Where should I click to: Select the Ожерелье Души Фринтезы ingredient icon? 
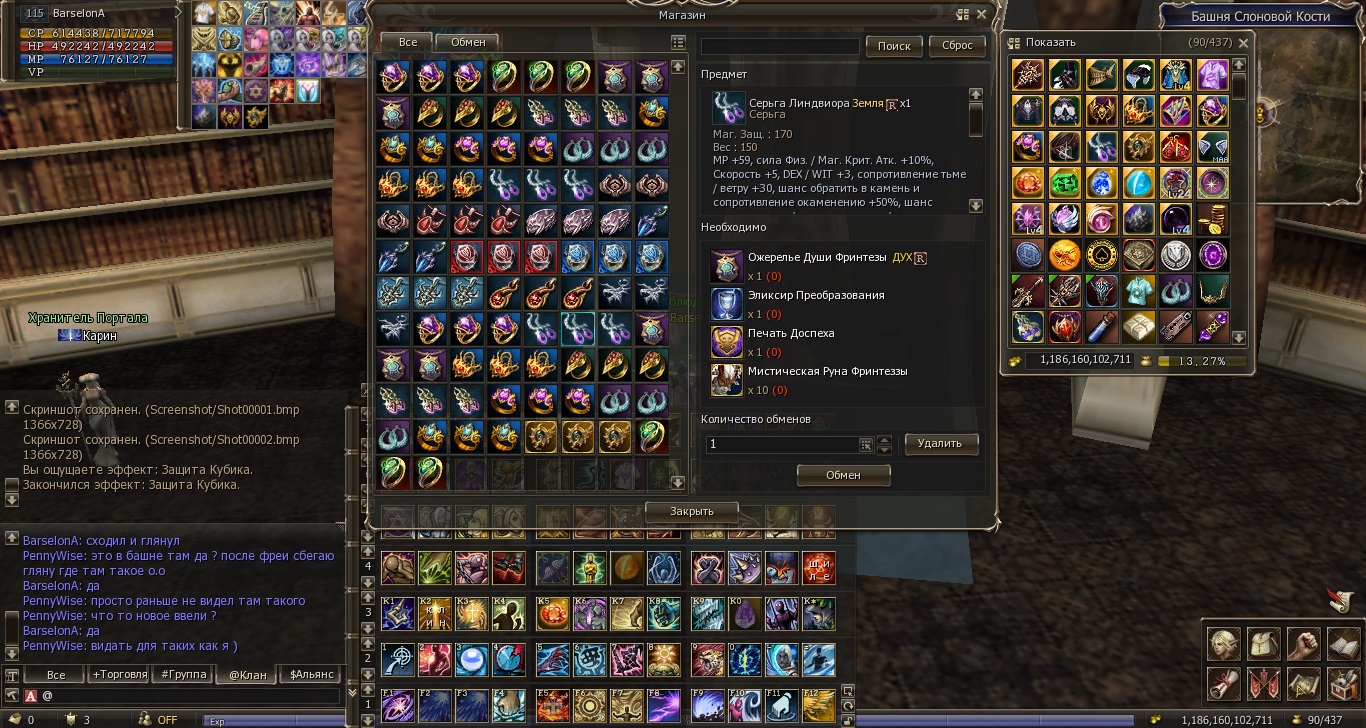(x=726, y=265)
